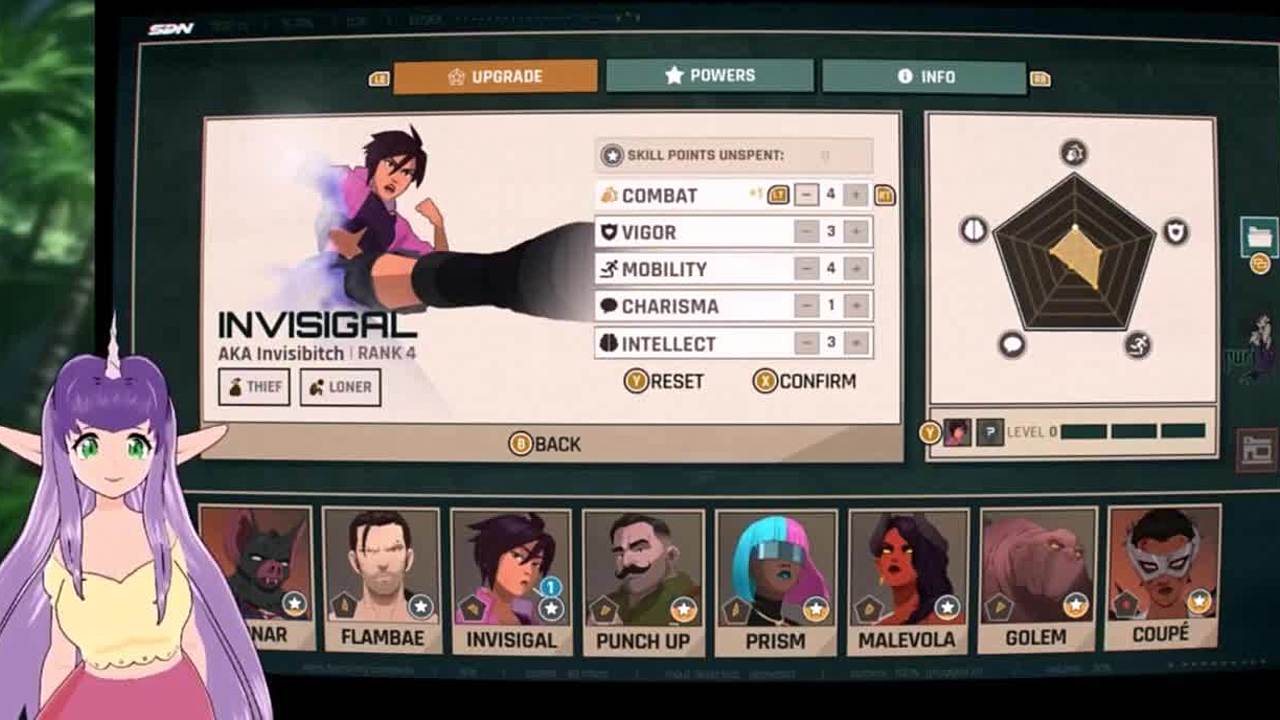The image size is (1280, 720).
Task: Raise the Charisma stat
Action: click(855, 306)
